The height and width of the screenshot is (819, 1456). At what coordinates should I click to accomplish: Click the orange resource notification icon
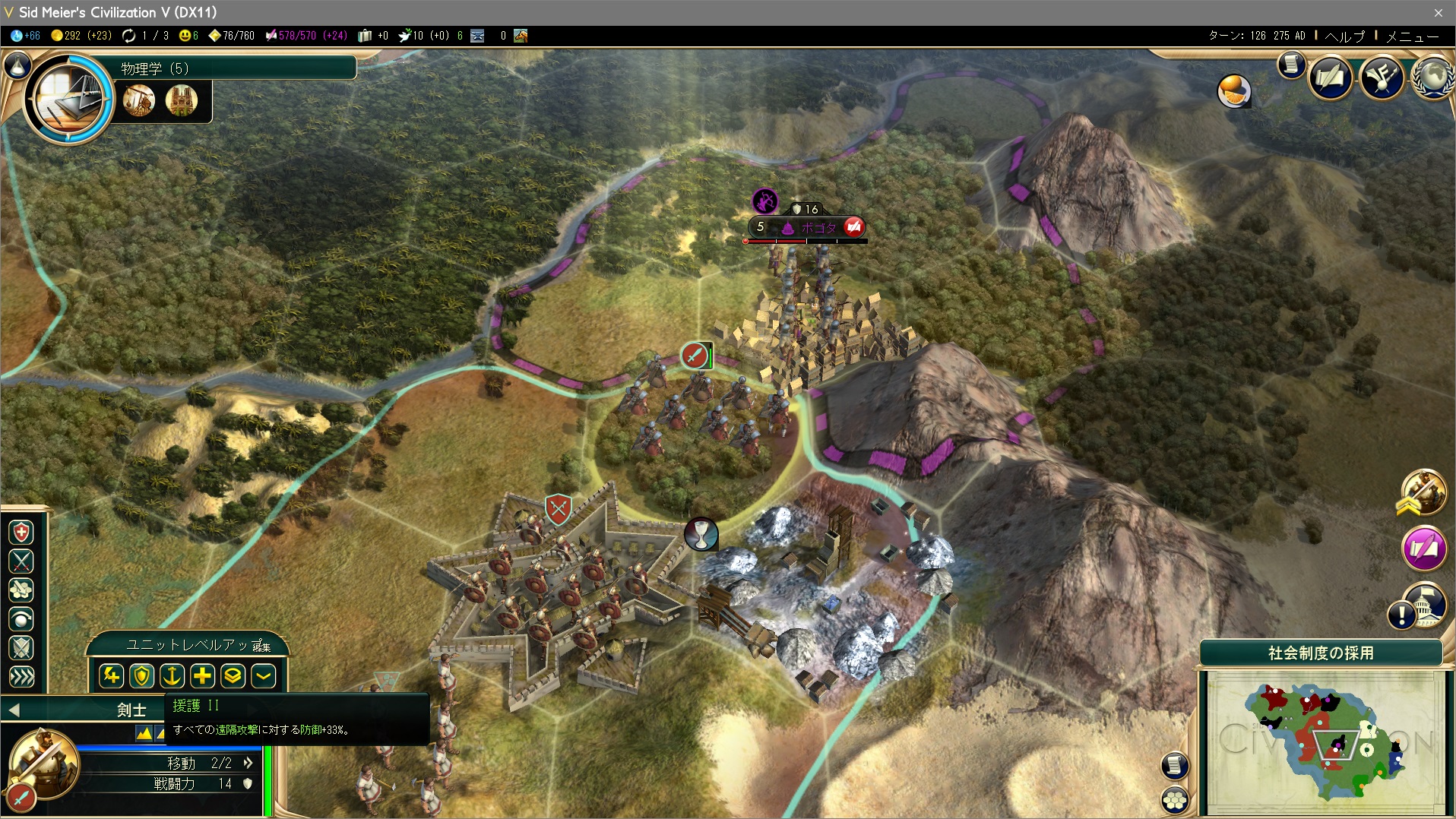click(x=1233, y=91)
